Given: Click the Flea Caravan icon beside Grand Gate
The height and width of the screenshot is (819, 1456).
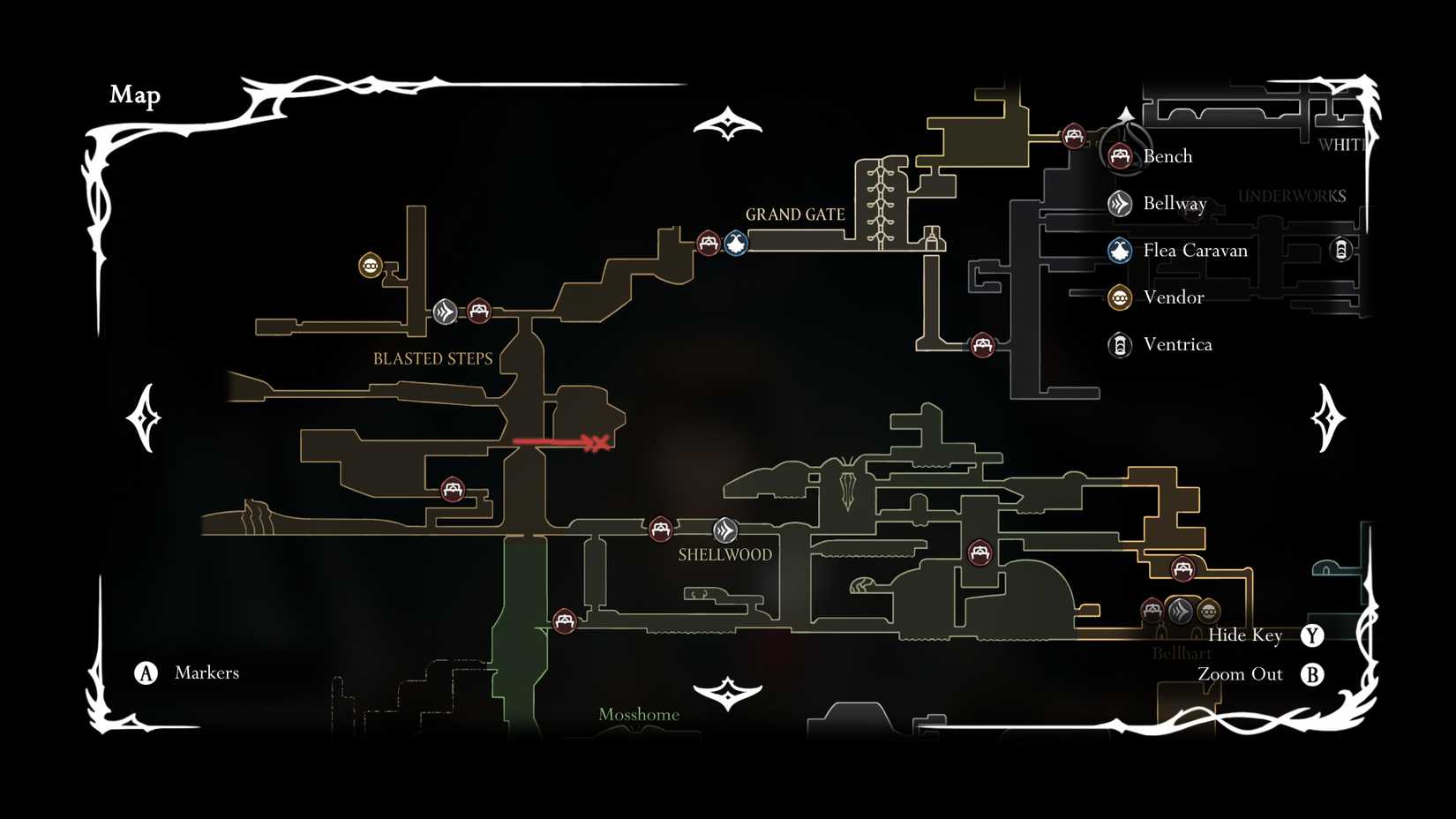Looking at the screenshot, I should click(735, 244).
